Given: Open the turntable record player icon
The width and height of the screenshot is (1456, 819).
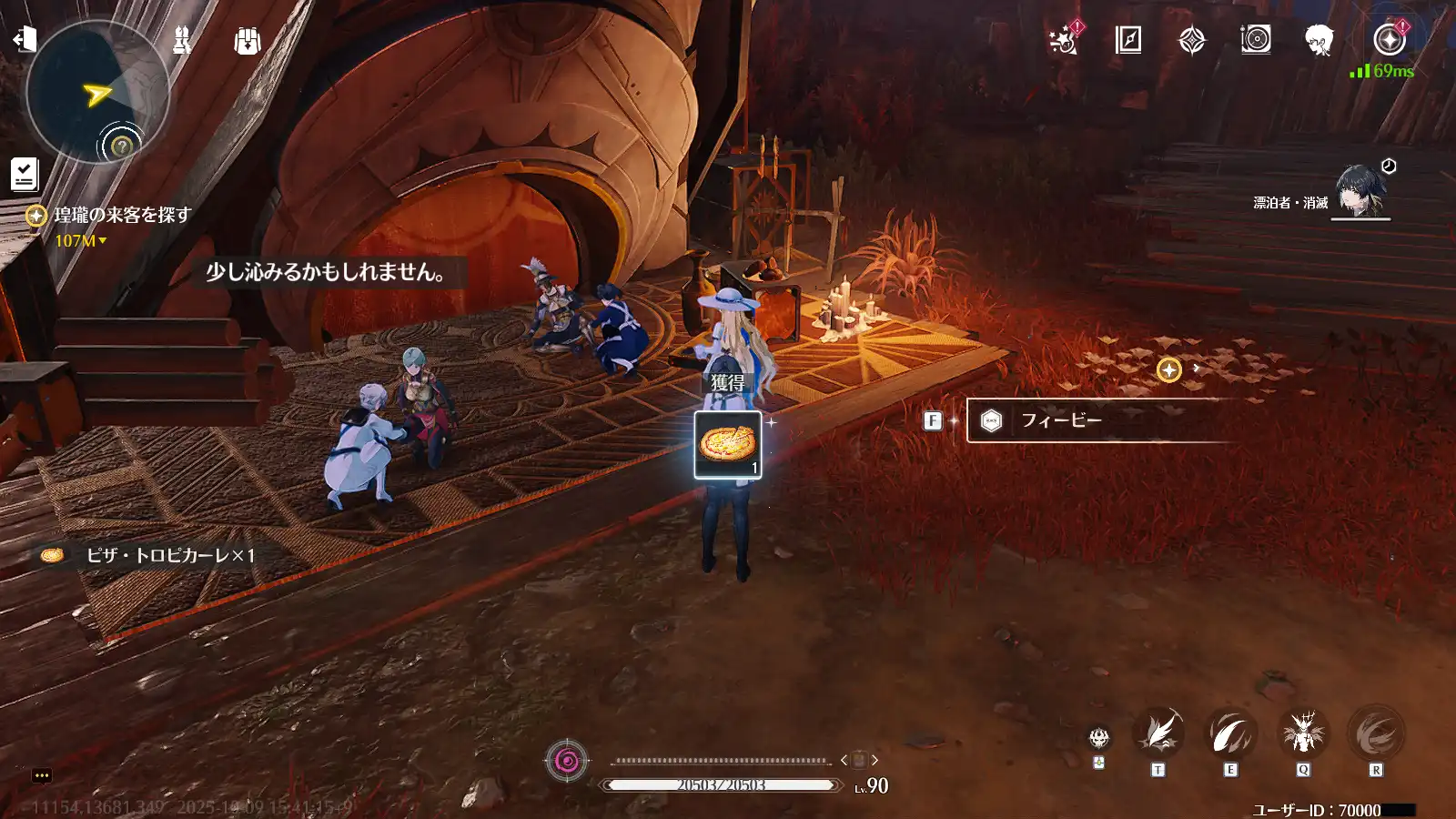Looking at the screenshot, I should click(1256, 40).
